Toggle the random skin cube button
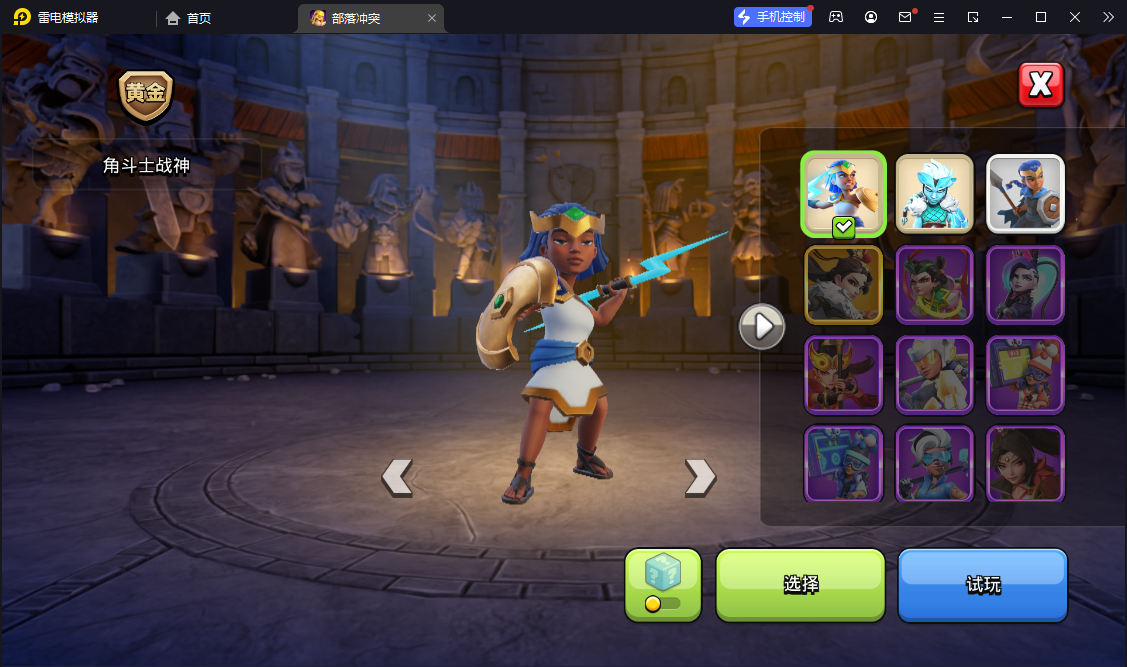The image size is (1127, 667). click(662, 584)
